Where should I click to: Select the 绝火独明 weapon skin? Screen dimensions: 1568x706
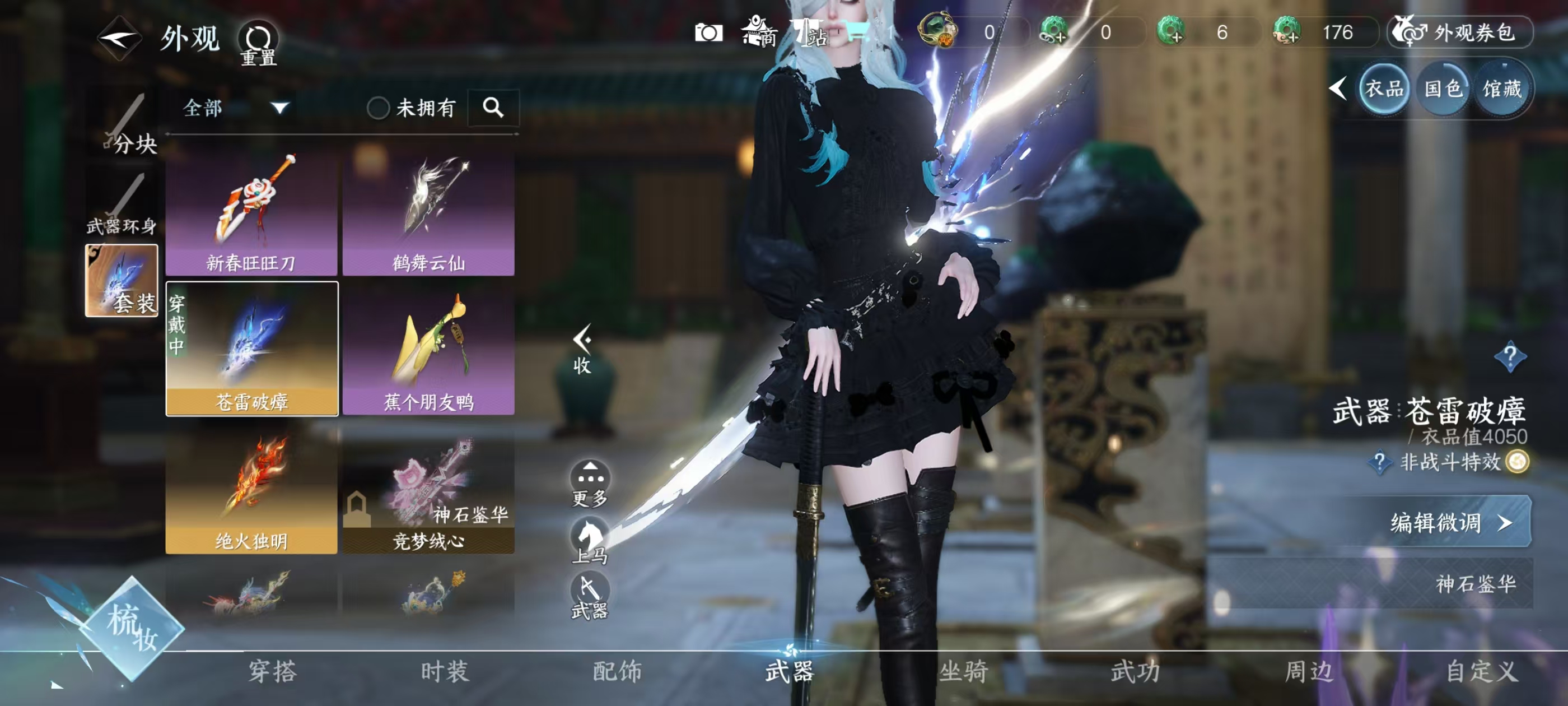[251, 491]
